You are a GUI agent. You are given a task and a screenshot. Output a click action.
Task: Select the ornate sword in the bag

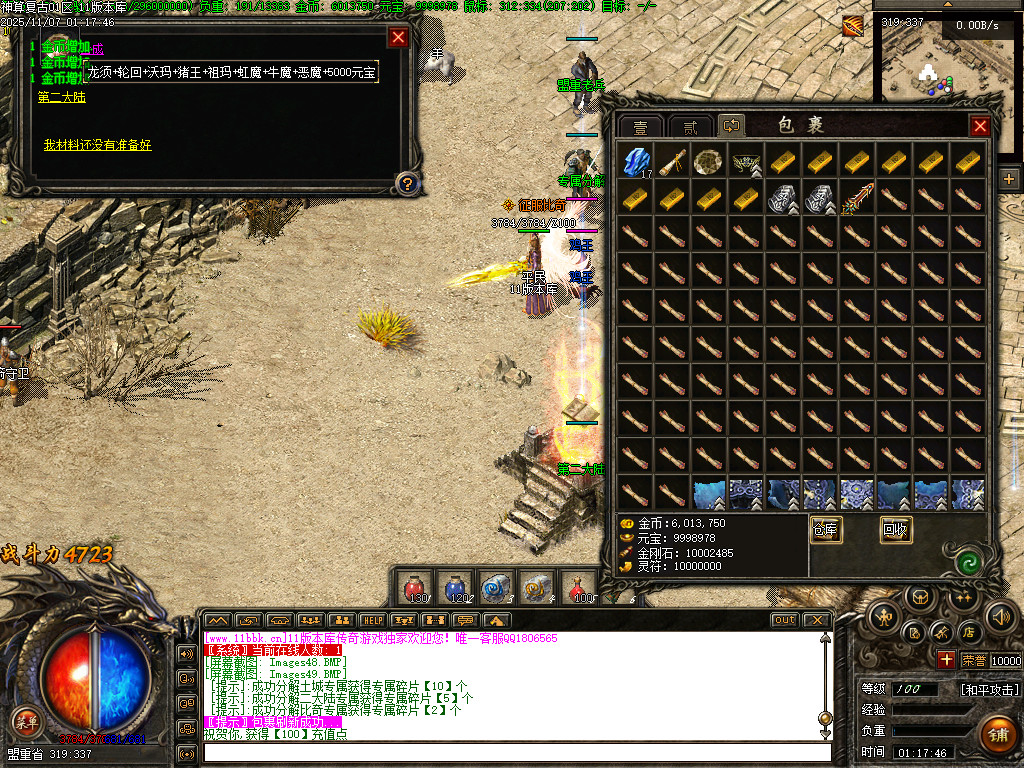coord(857,198)
